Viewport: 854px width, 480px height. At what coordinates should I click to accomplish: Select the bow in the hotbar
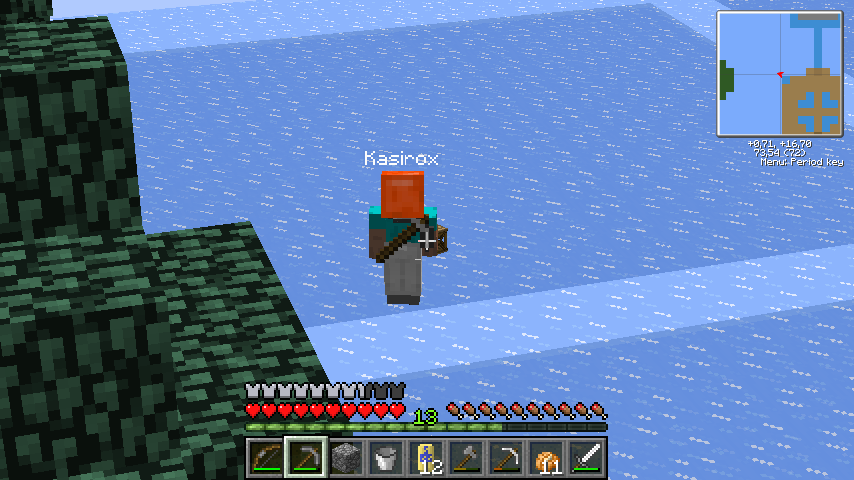pos(265,459)
